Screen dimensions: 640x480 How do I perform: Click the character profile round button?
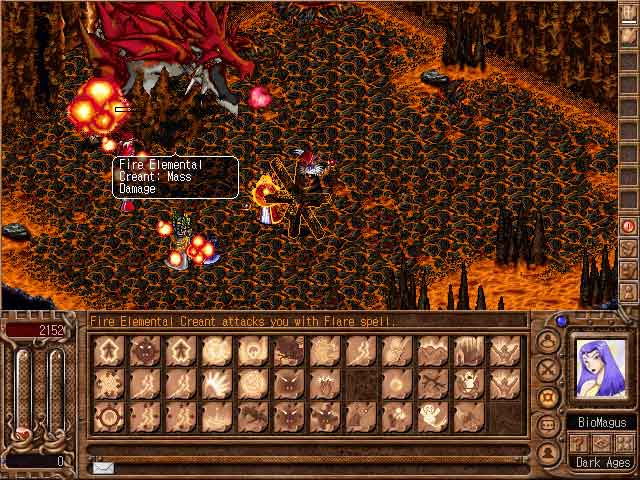pyautogui.click(x=548, y=340)
